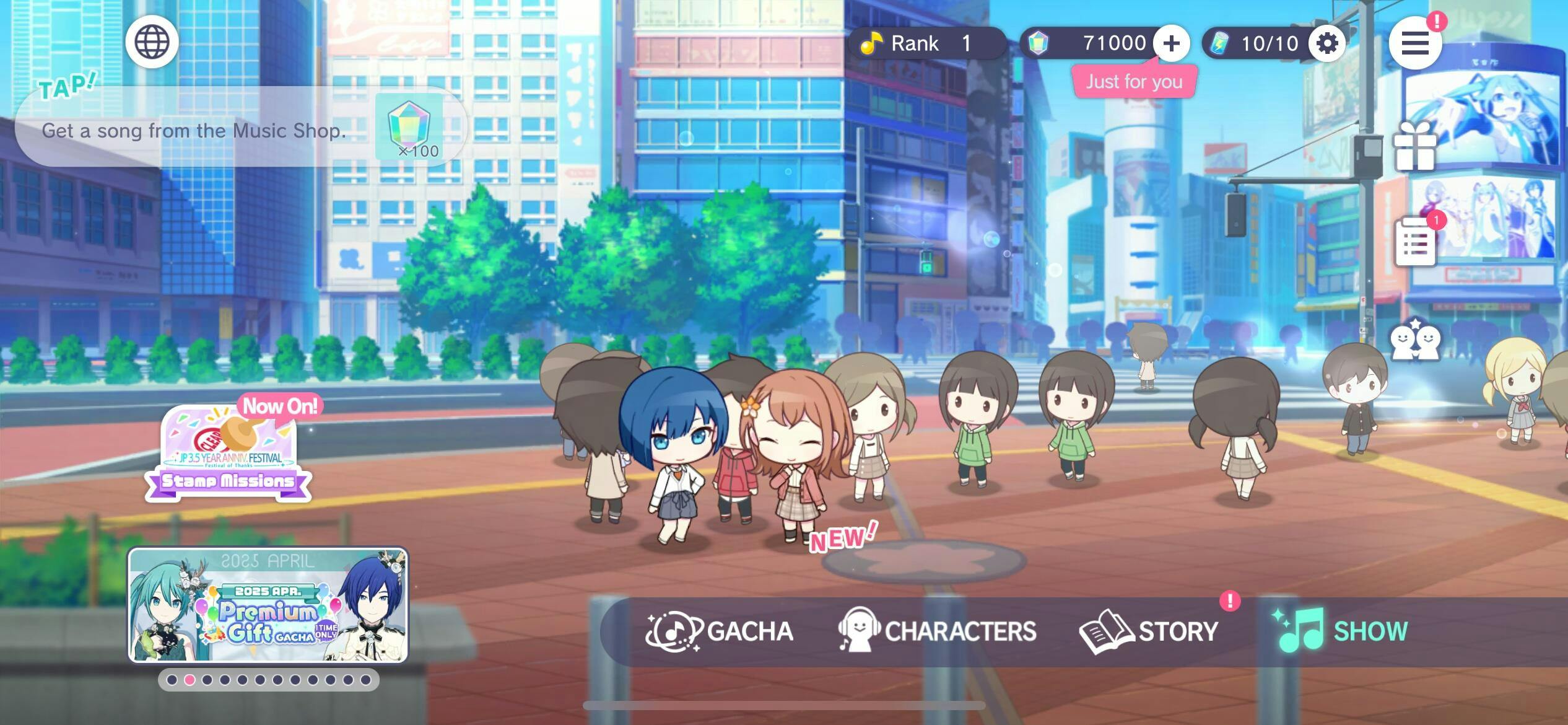1568x725 pixels.
Task: Select the last banner carousel dot
Action: click(365, 680)
